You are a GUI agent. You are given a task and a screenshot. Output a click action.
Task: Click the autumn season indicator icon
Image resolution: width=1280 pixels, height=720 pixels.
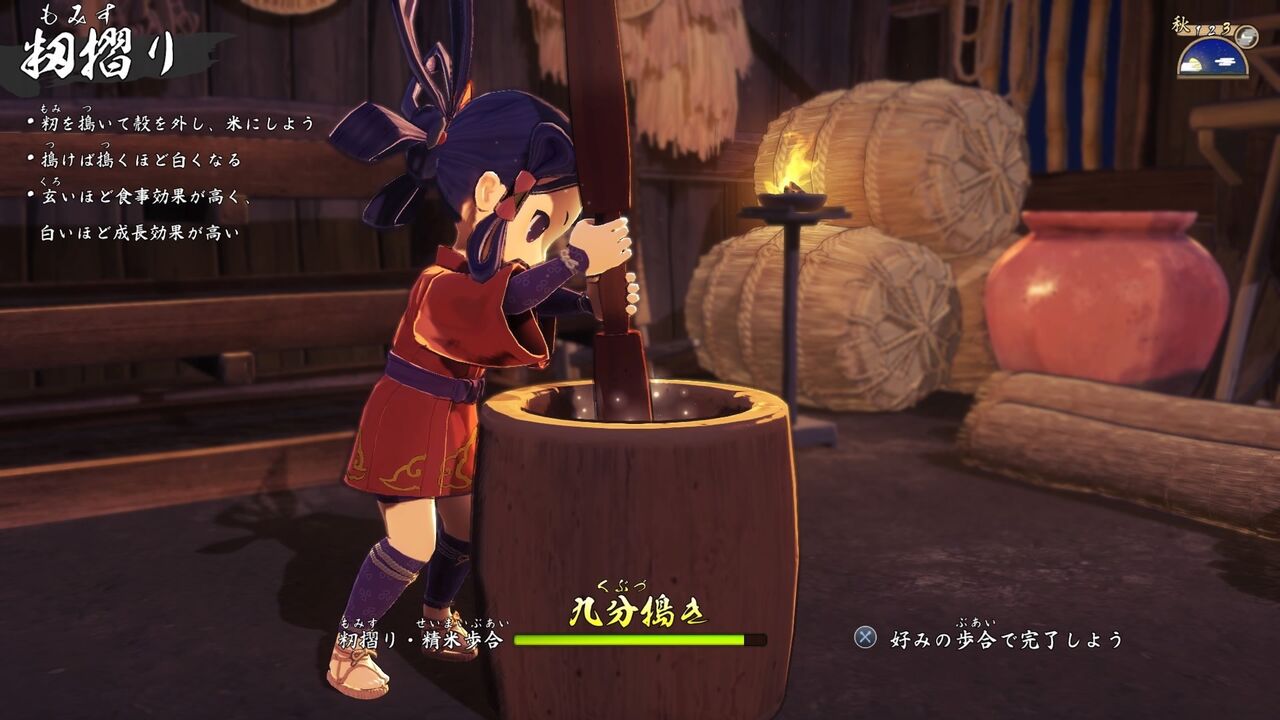point(1181,21)
